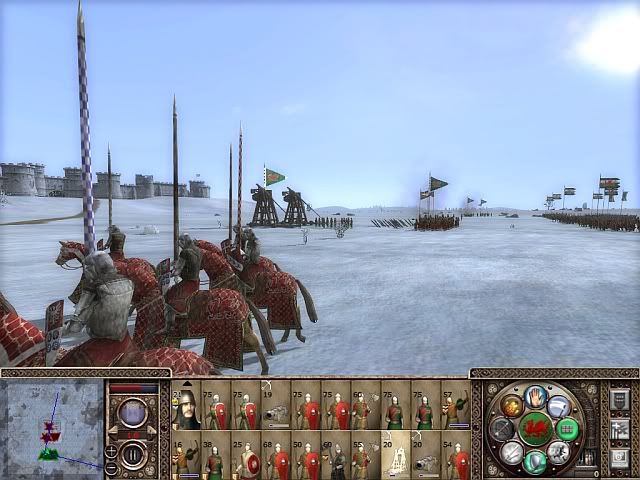Zoom out the minimap with minus button
The height and width of the screenshot is (480, 640).
pyautogui.click(x=111, y=466)
